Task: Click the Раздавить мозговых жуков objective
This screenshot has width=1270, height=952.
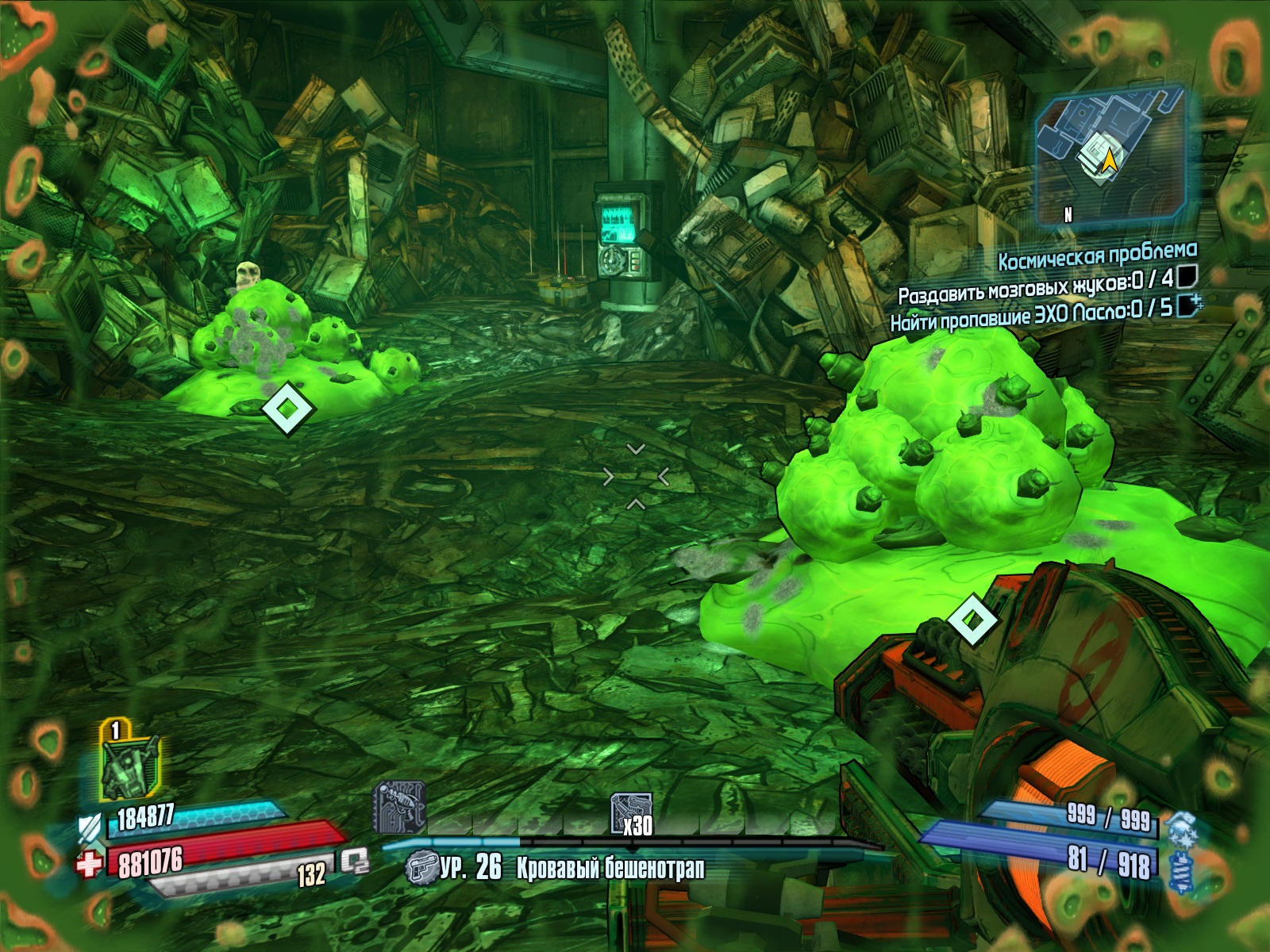Action: [1036, 286]
